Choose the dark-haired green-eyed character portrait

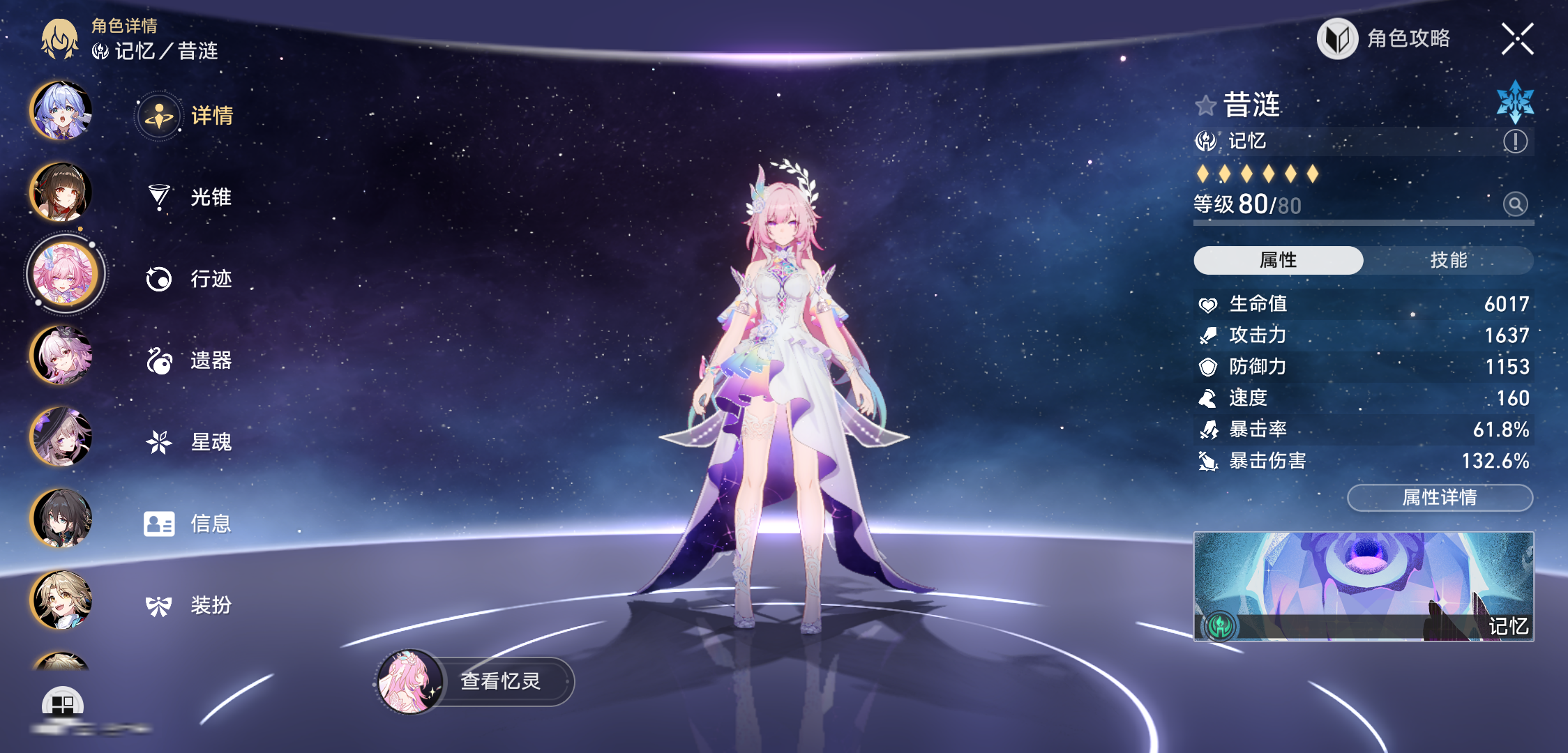pyautogui.click(x=61, y=518)
